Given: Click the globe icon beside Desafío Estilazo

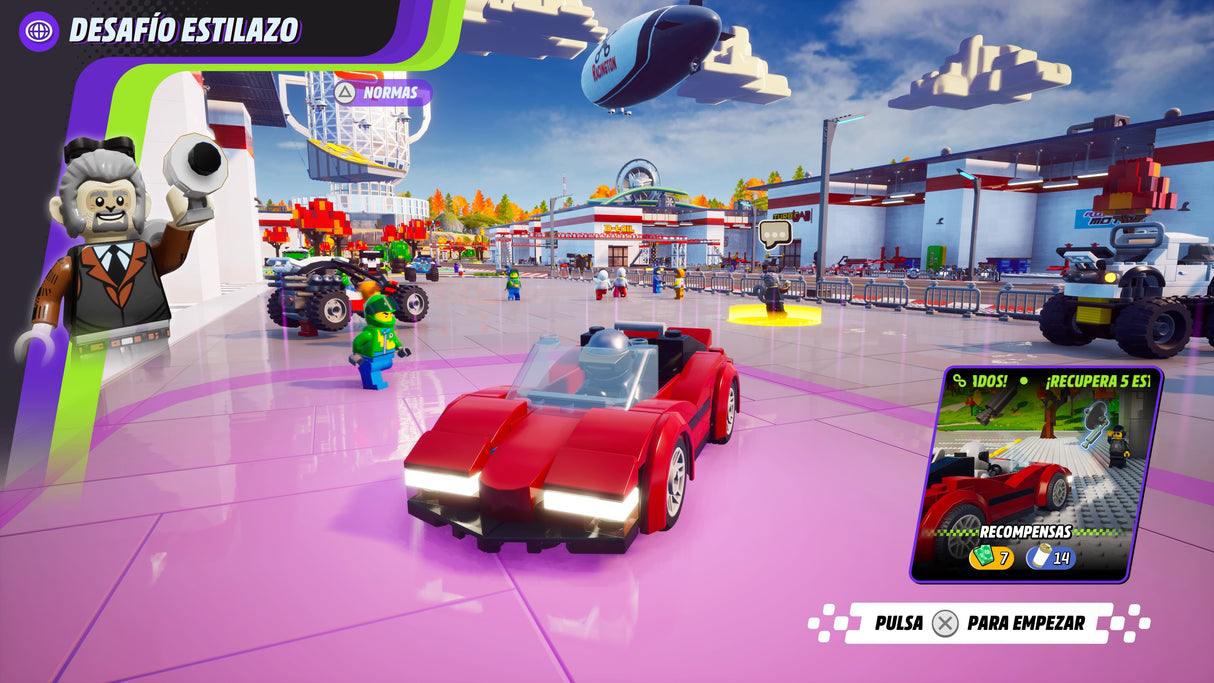Looking at the screenshot, I should 39,30.
